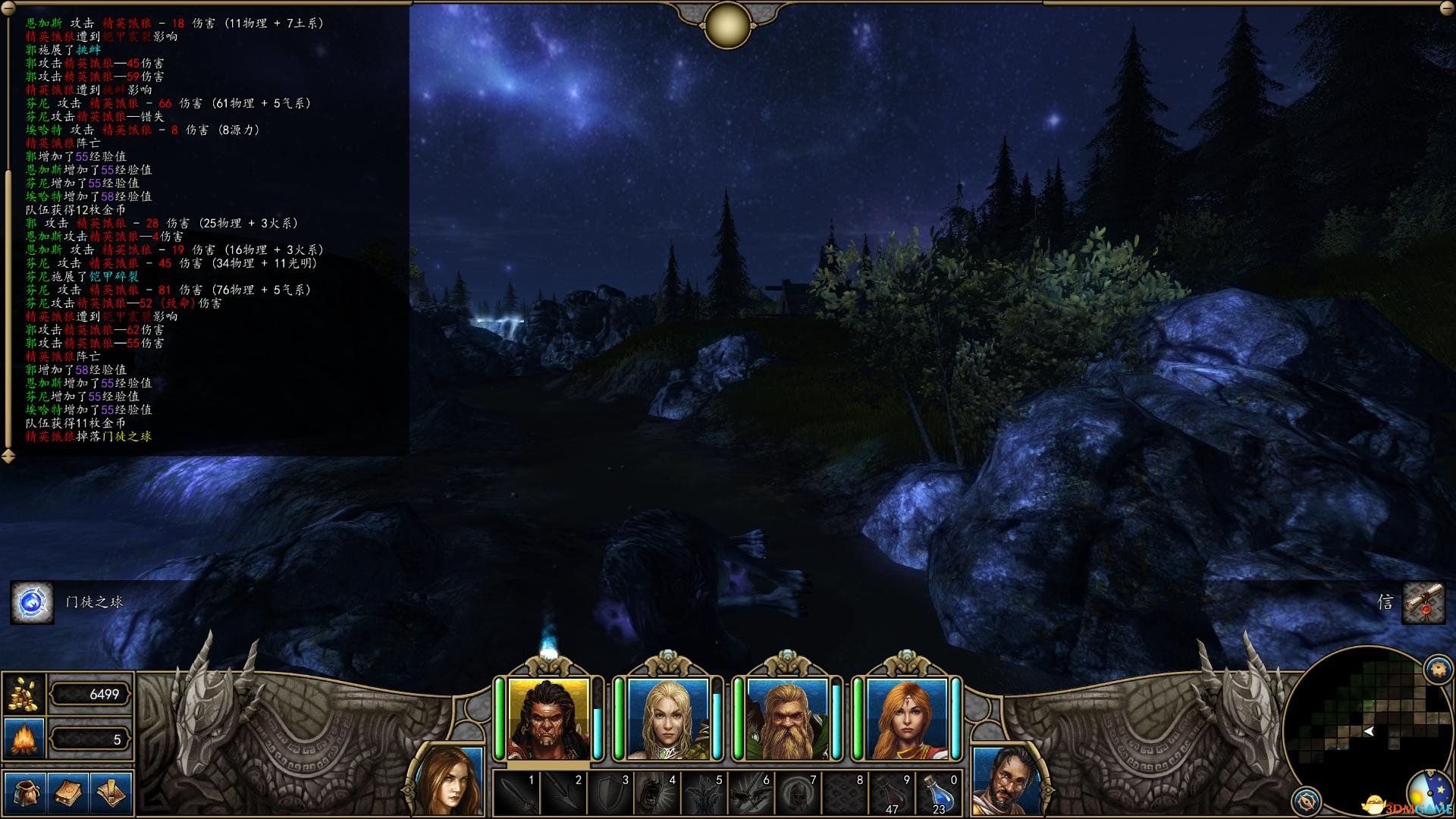
Task: Select the blonde elf party portrait
Action: (667, 719)
